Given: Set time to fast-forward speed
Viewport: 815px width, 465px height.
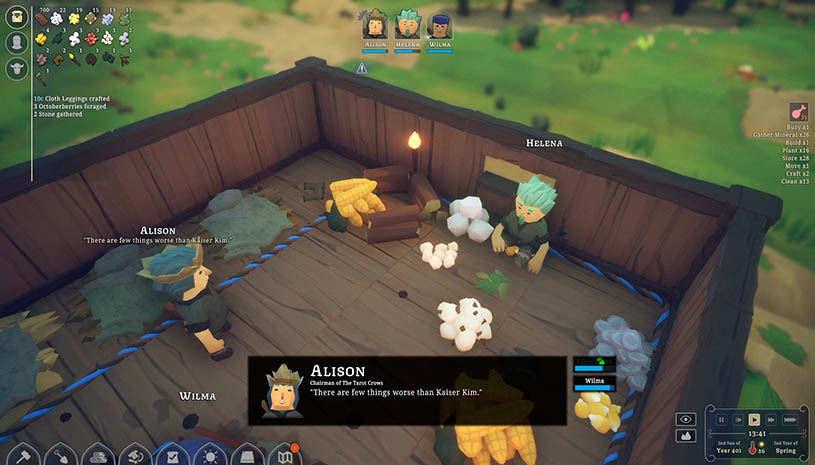Looking at the screenshot, I should [x=771, y=420].
